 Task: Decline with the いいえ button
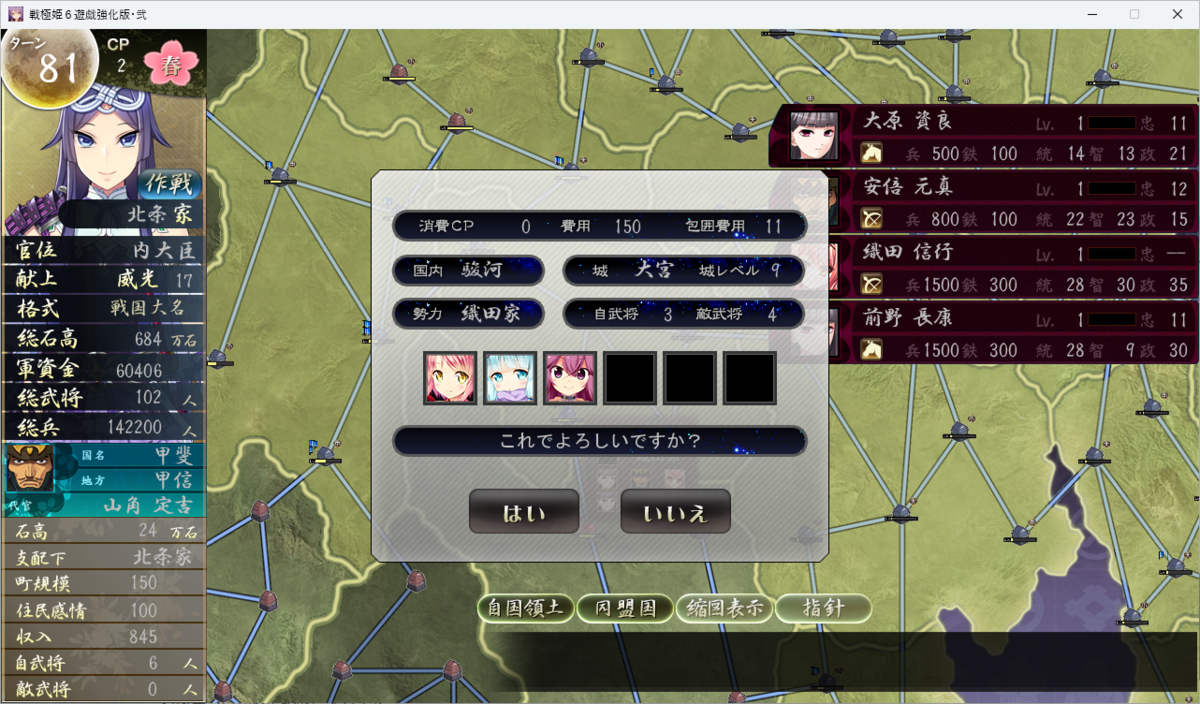pos(675,512)
